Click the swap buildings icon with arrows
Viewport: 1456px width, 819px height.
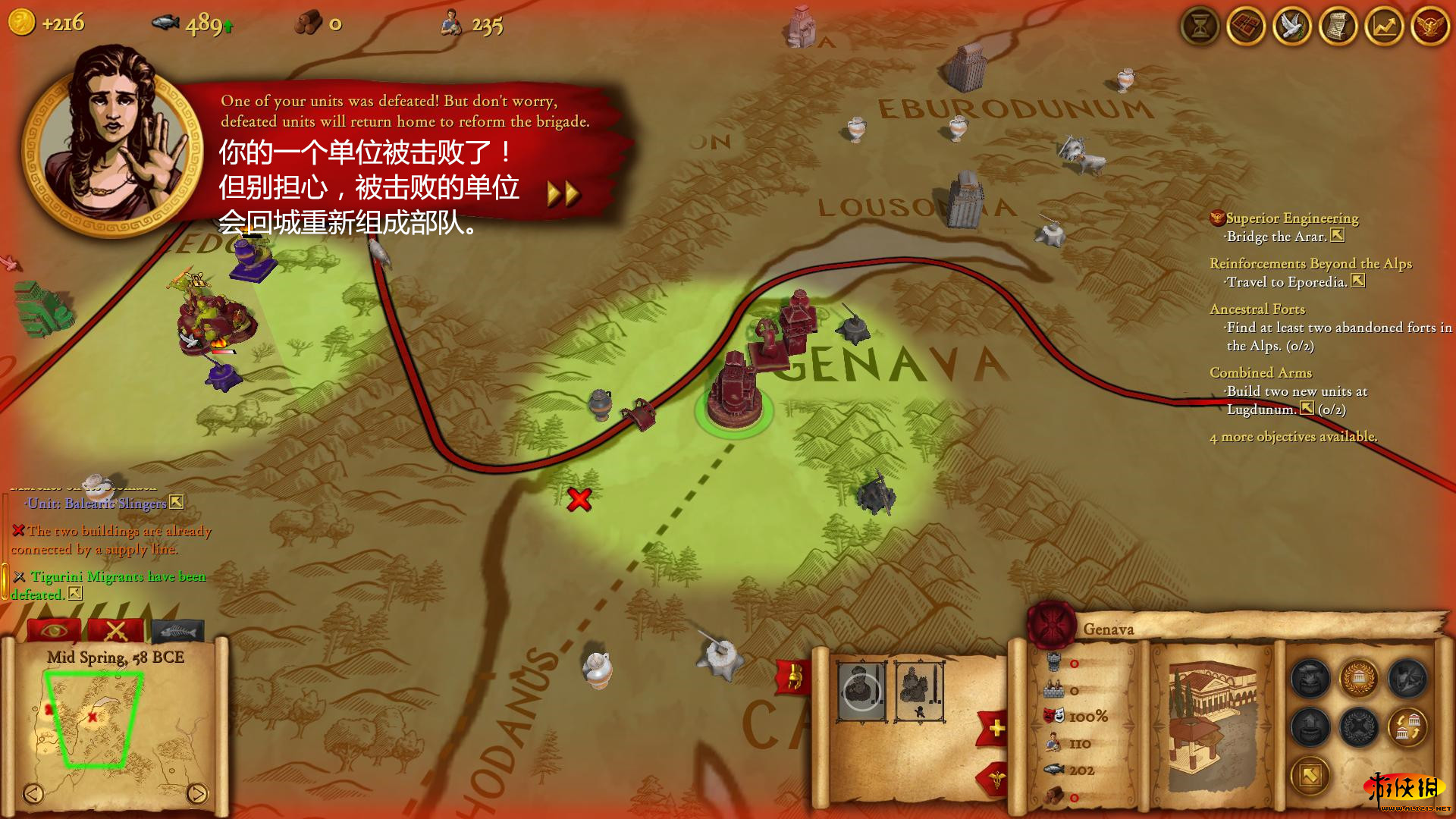(1407, 727)
